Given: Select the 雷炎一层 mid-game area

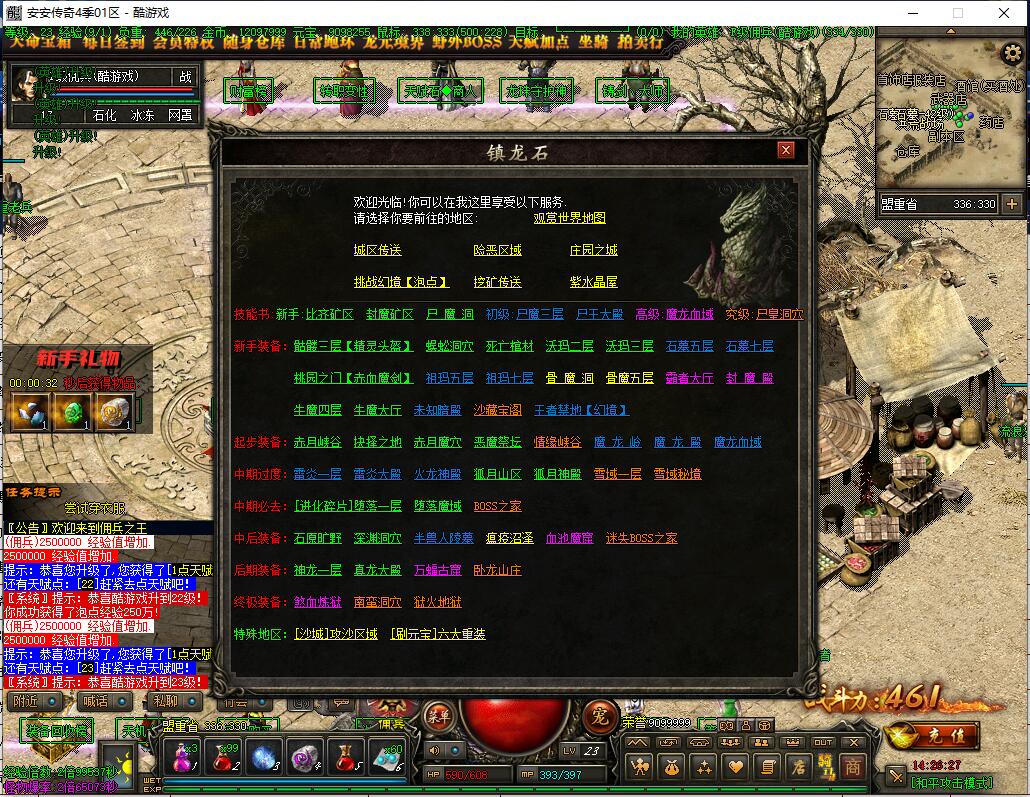Looking at the screenshot, I should pos(317,474).
